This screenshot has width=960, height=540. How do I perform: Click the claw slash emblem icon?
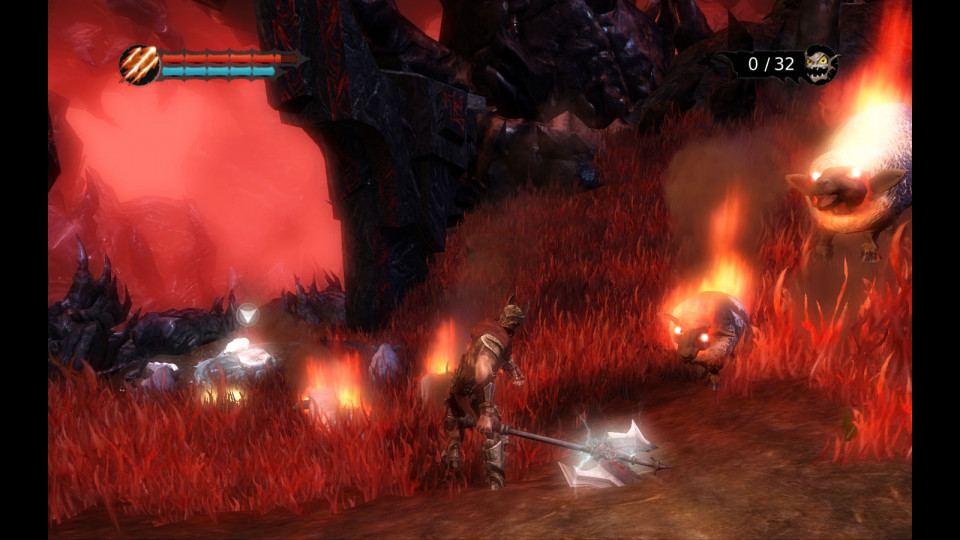[139, 65]
